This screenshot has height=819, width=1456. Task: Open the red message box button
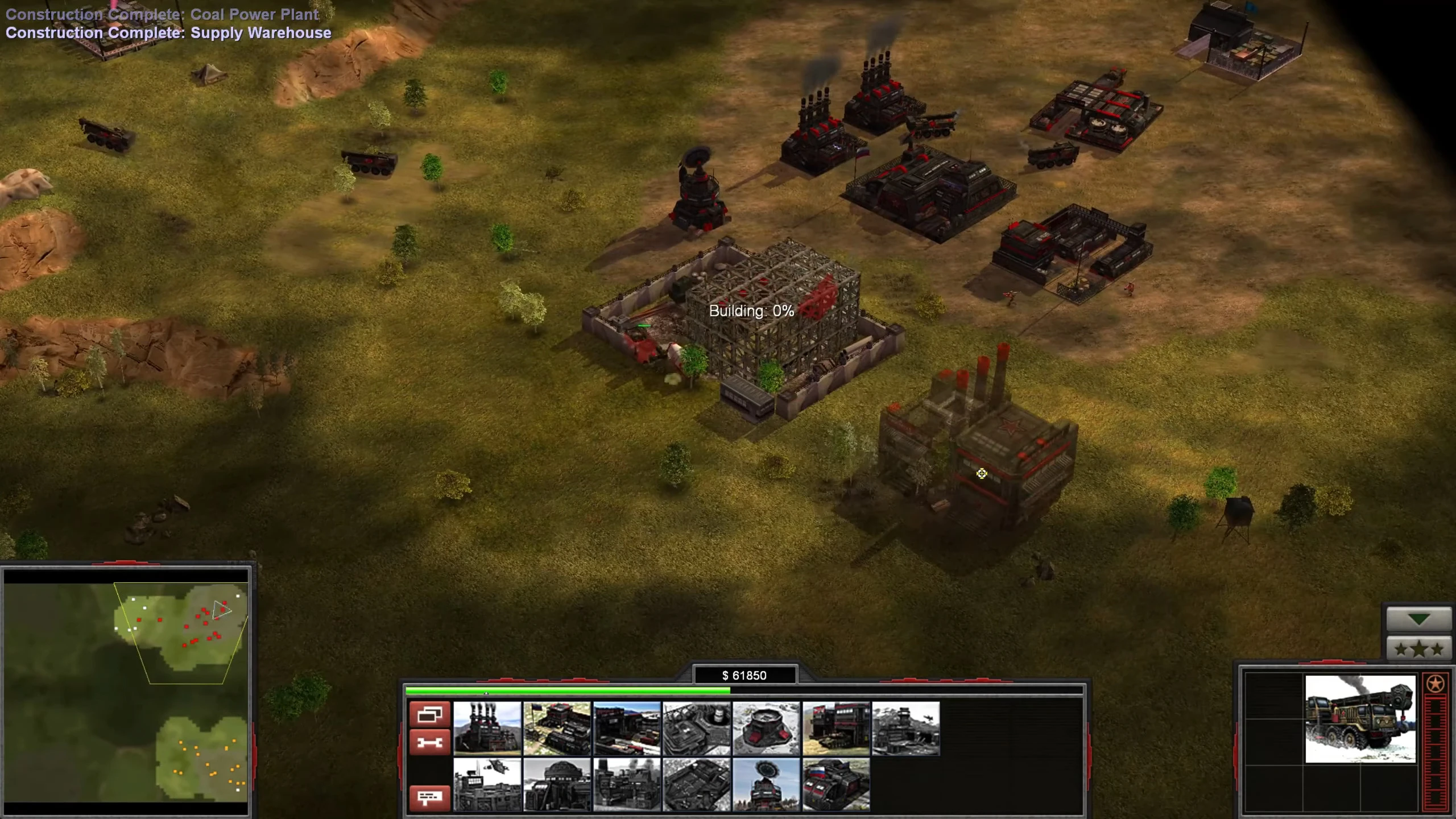tap(429, 797)
